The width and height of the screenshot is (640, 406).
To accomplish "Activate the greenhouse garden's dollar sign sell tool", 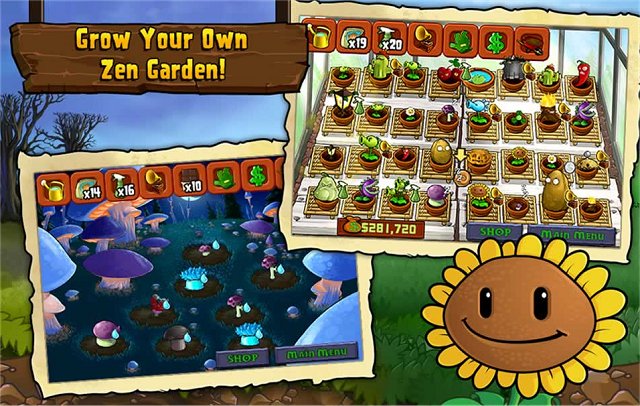I will point(494,42).
